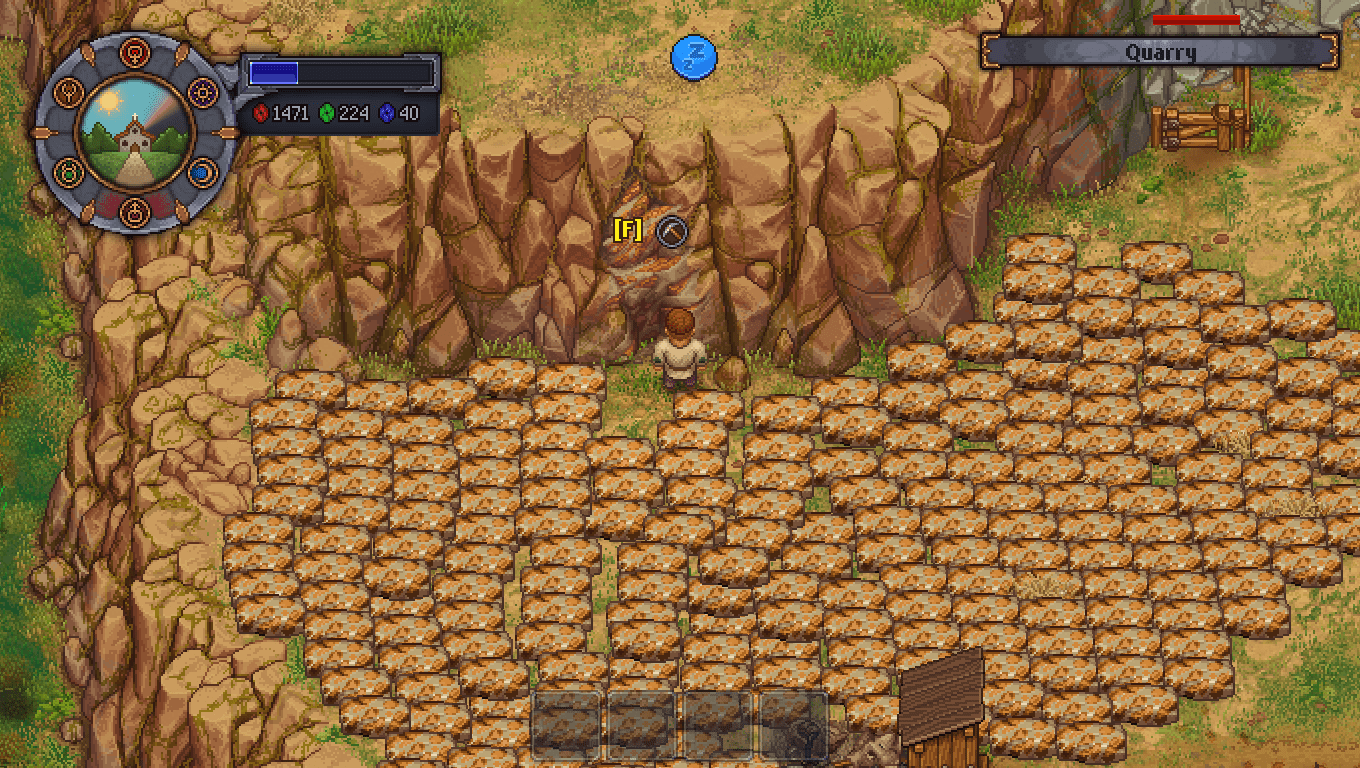Click the yellow [F] interaction prompt

point(627,231)
